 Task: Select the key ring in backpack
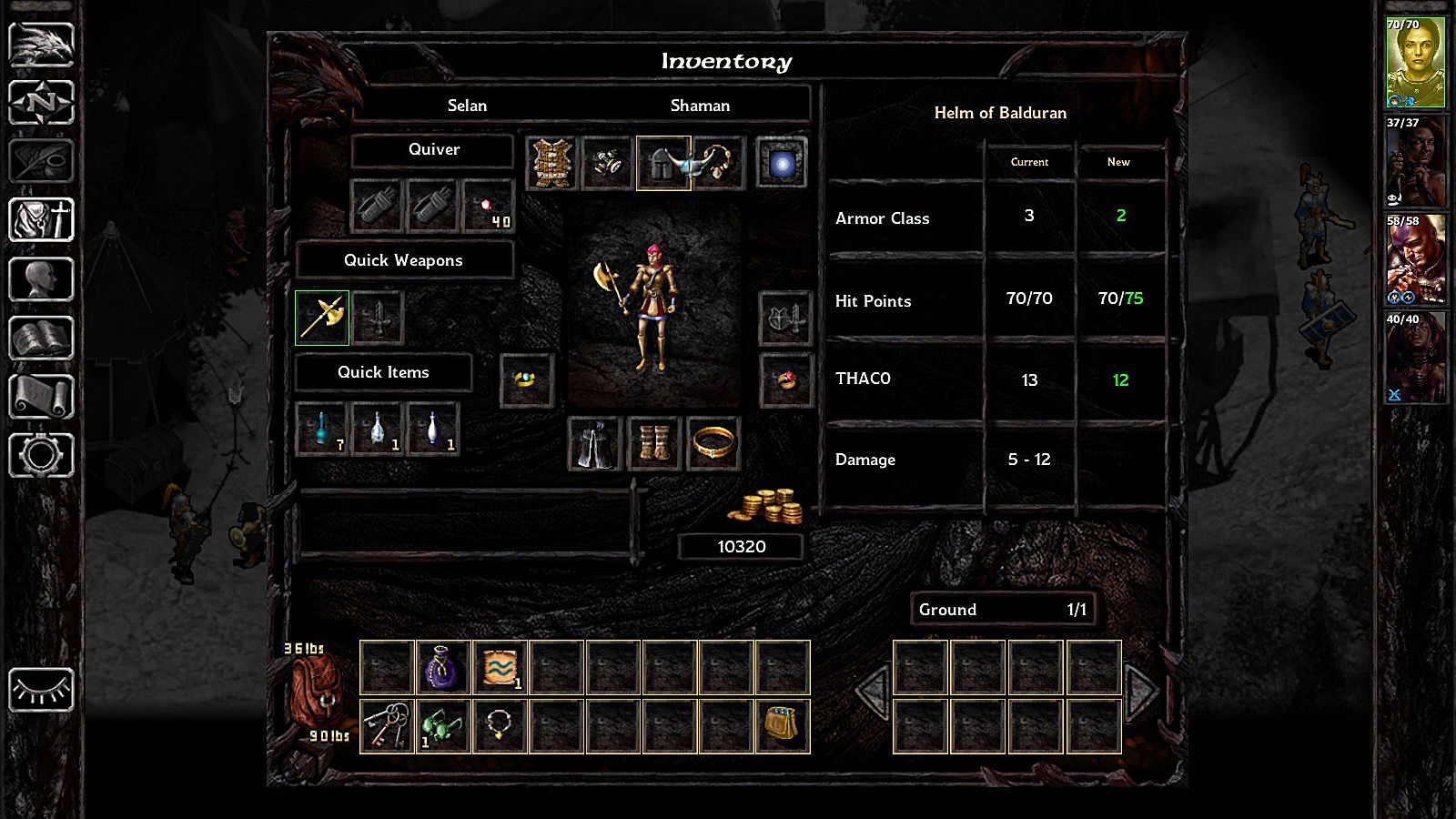(387, 726)
